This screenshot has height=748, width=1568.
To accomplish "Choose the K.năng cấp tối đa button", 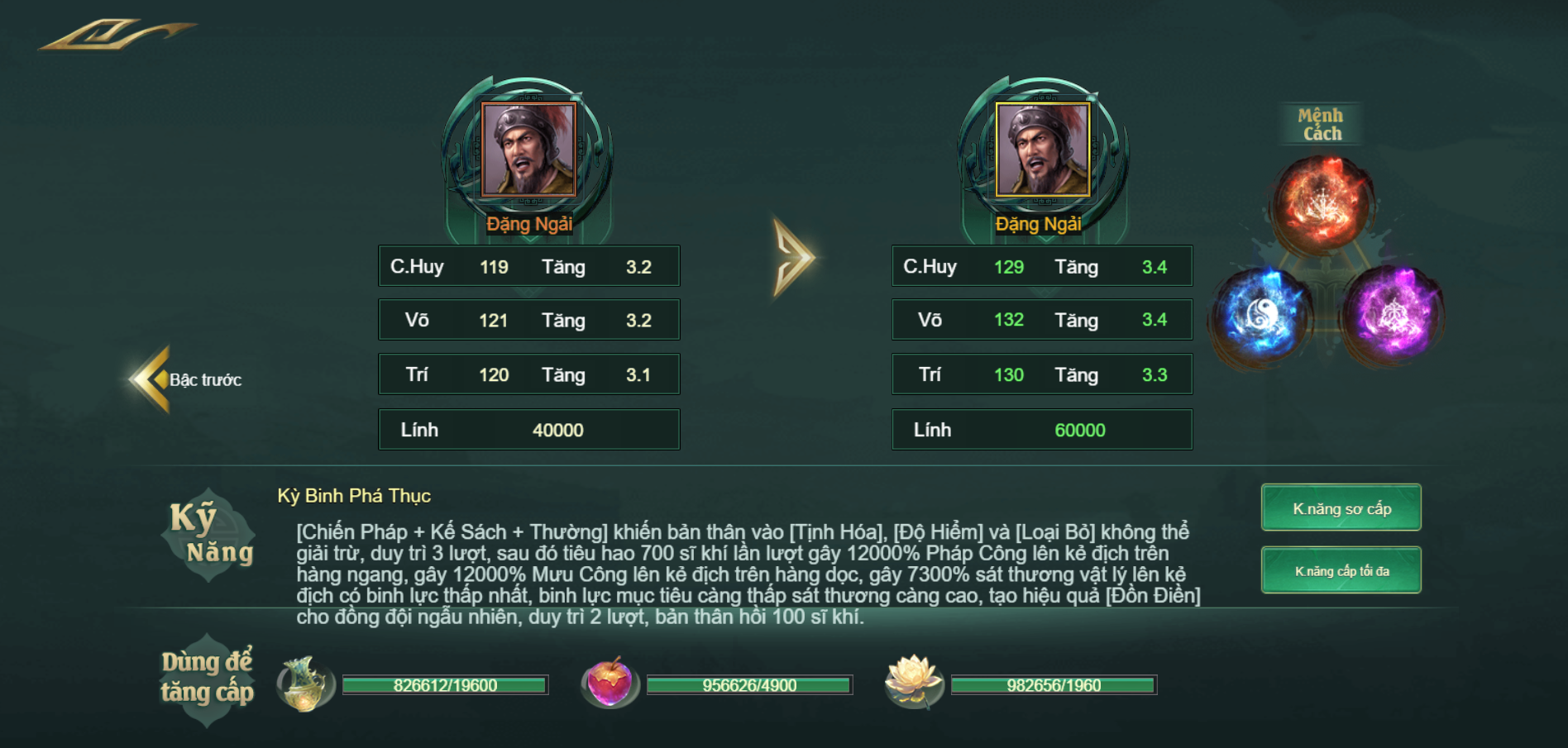I will tap(1341, 571).
